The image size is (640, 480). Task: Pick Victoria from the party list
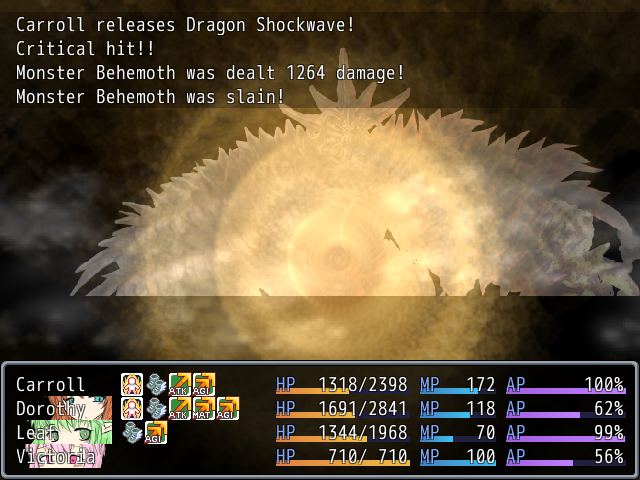point(55,457)
